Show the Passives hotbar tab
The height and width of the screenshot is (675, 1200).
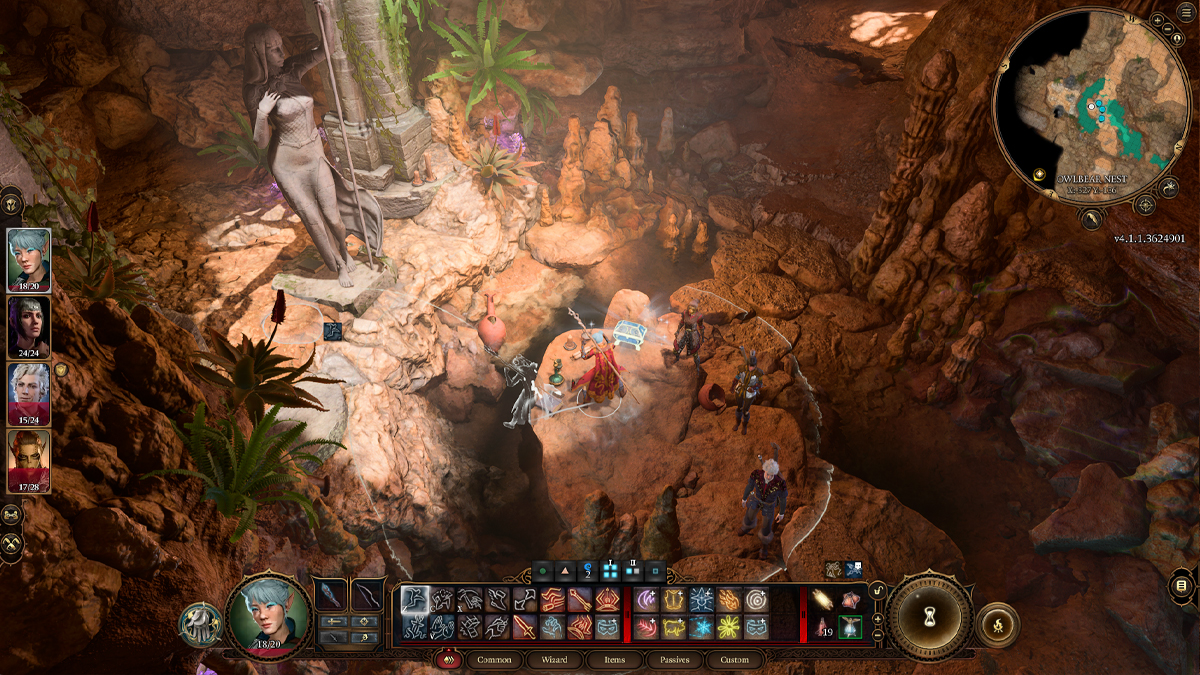click(672, 660)
